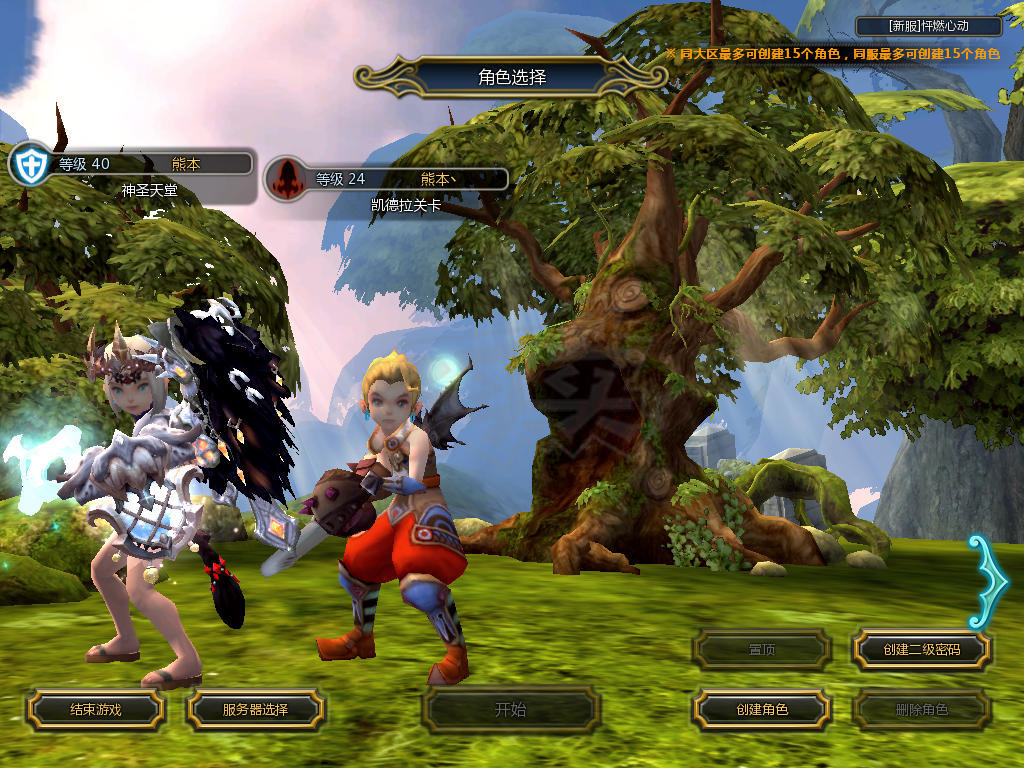Open 服务器选择 server selection
The height and width of the screenshot is (768, 1024).
pos(255,710)
